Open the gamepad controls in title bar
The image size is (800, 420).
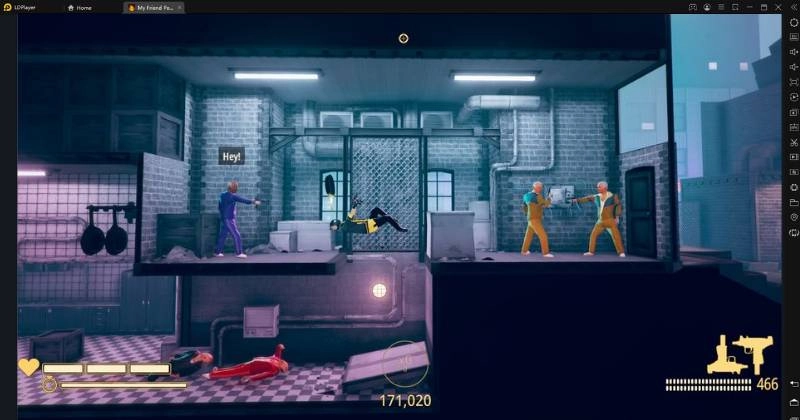pyautogui.click(x=692, y=7)
